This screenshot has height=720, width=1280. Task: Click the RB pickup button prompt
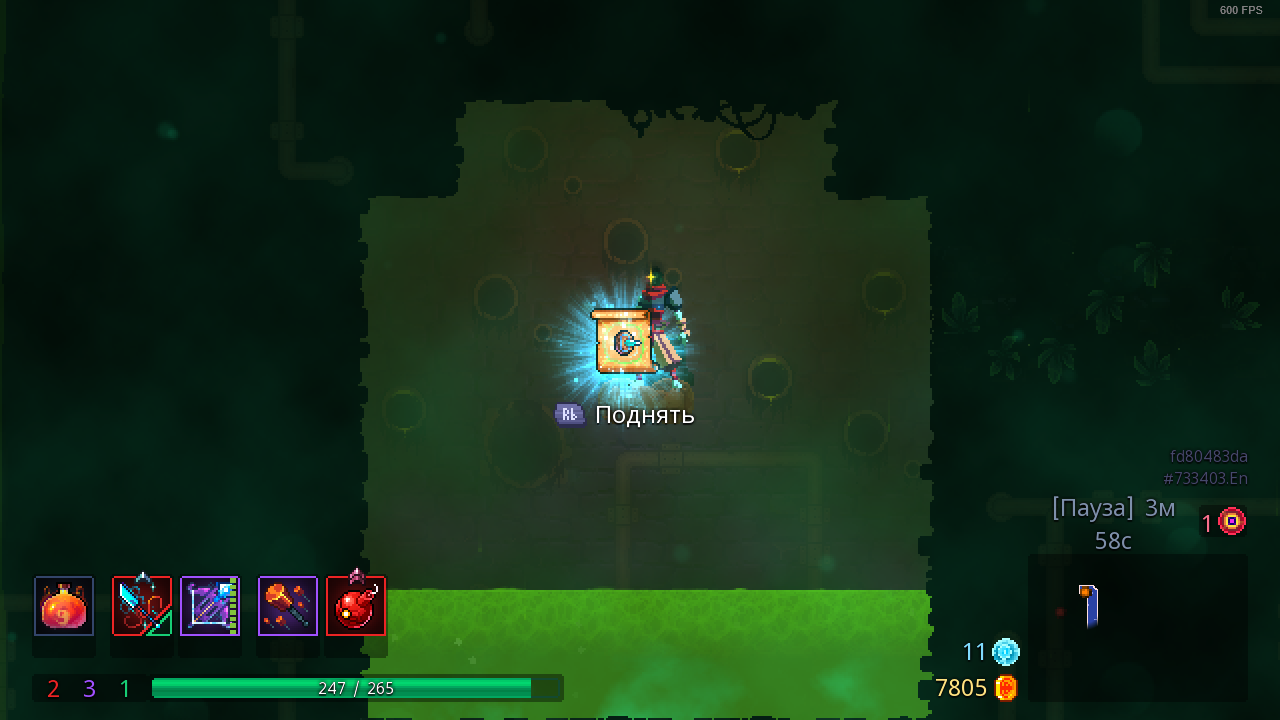(569, 413)
